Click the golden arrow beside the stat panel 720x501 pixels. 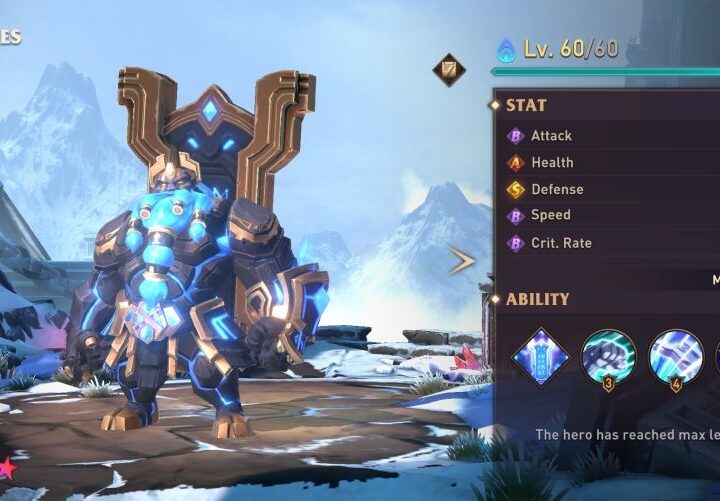coord(462,262)
